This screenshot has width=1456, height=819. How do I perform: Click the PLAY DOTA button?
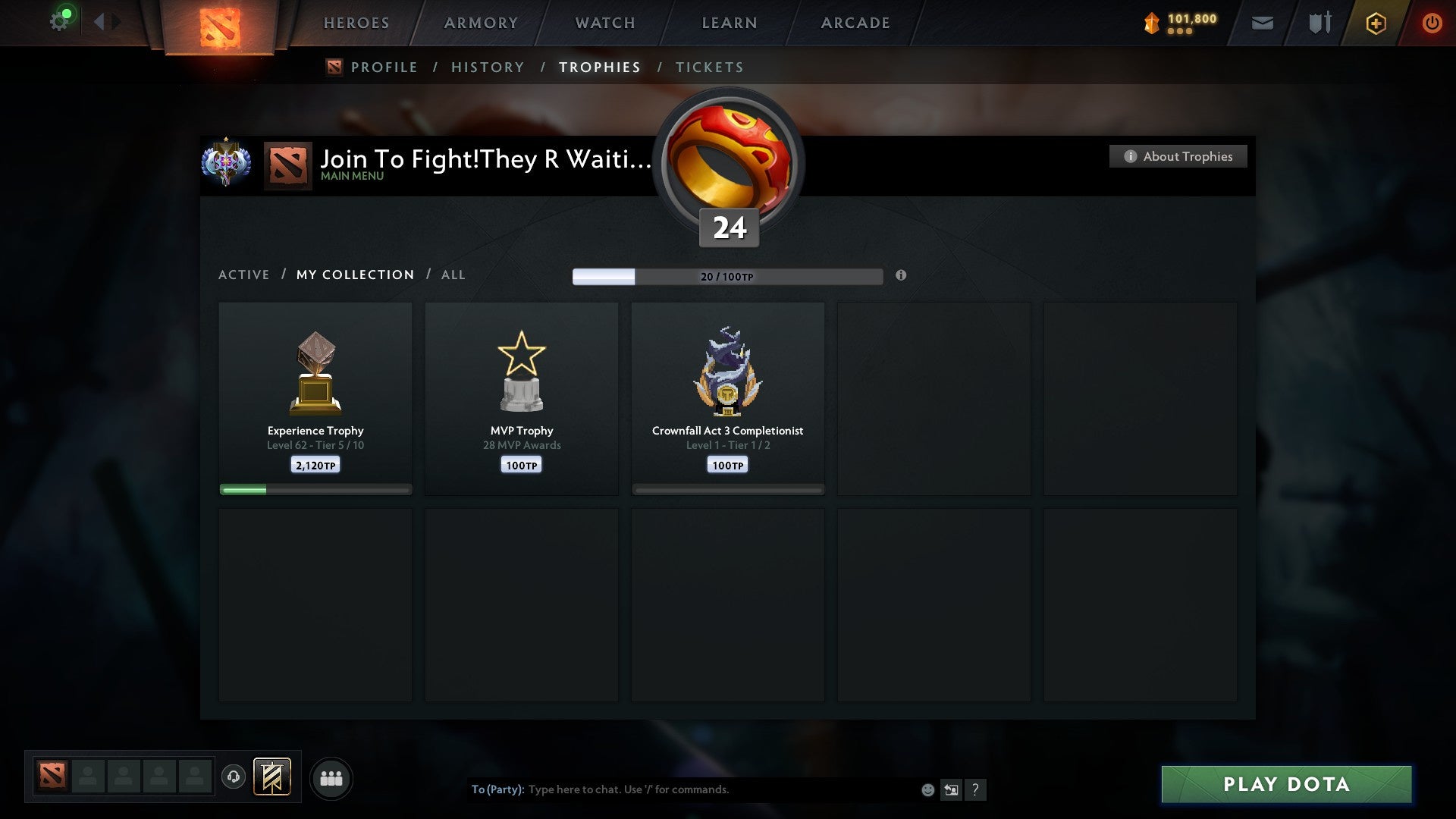1285,785
